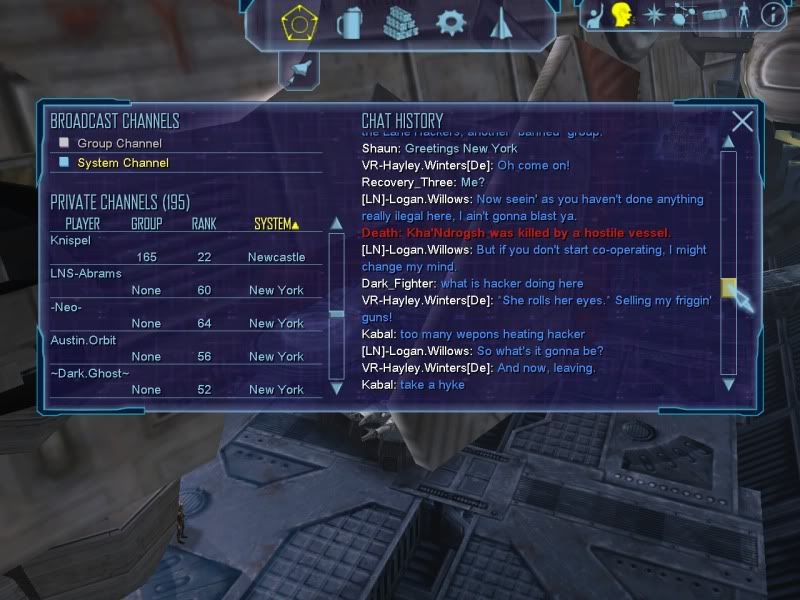Click chat history scroll-up arrow

click(728, 141)
